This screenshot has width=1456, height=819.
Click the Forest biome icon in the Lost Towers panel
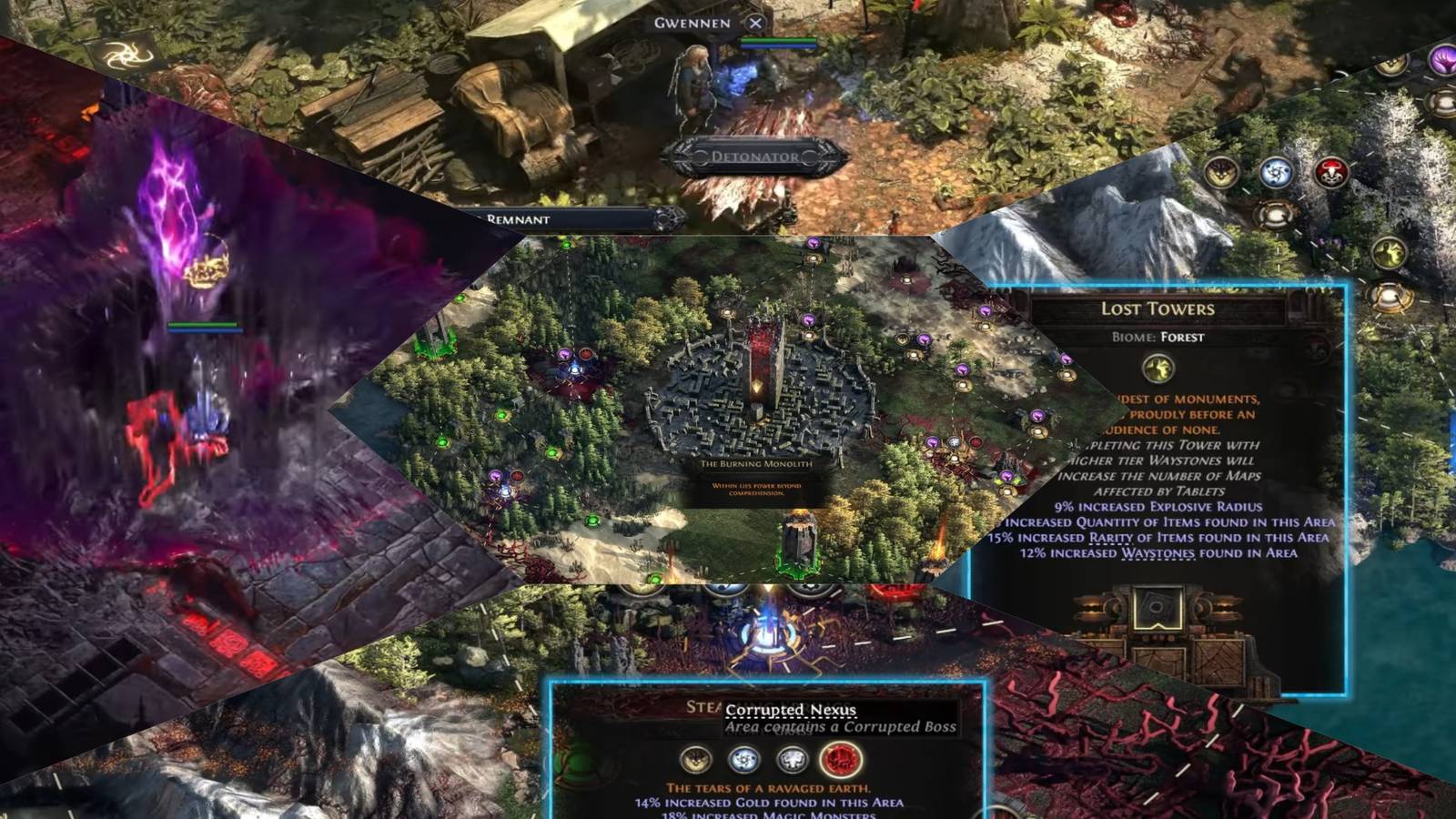tap(1157, 369)
